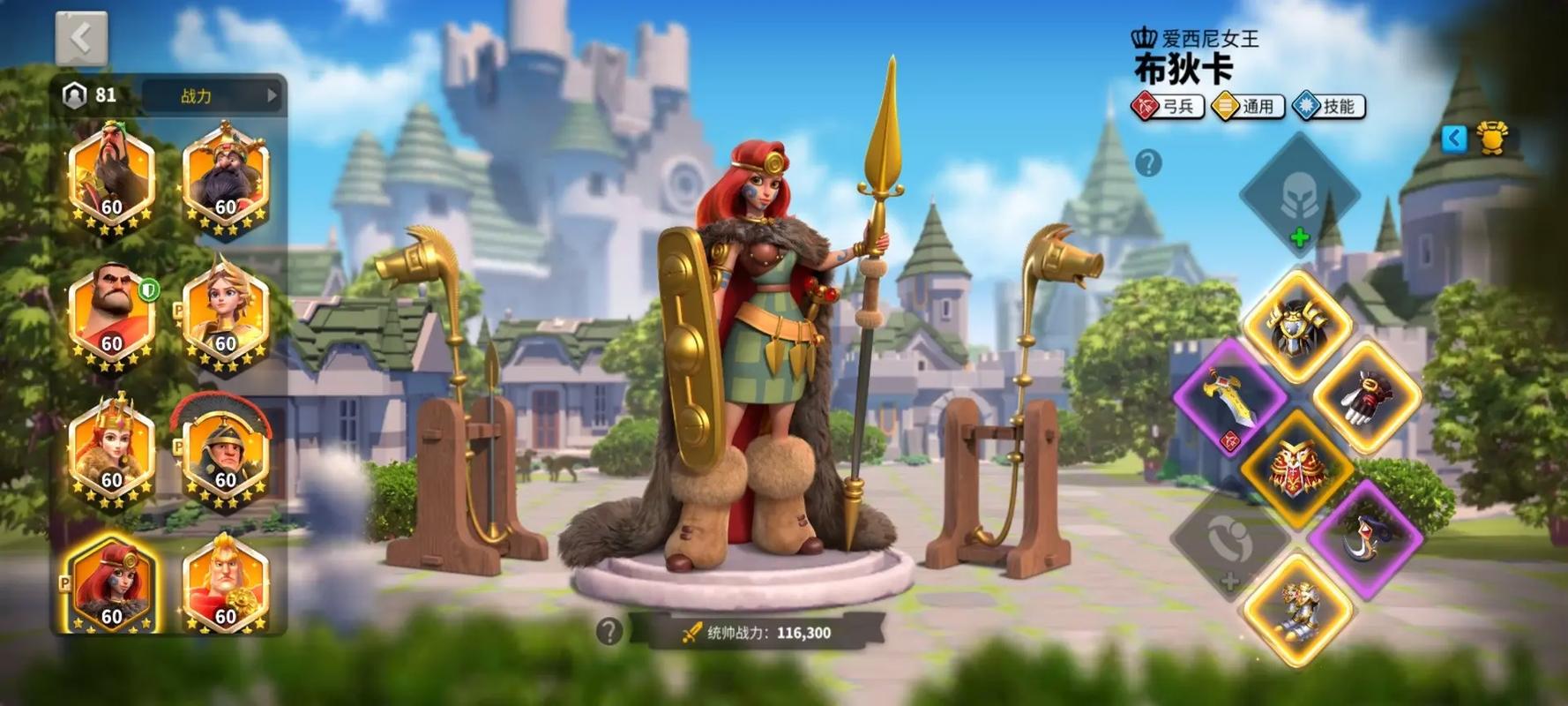The height and width of the screenshot is (706, 1568).
Task: Click the 弓兵 archer talent tag
Action: [1168, 107]
